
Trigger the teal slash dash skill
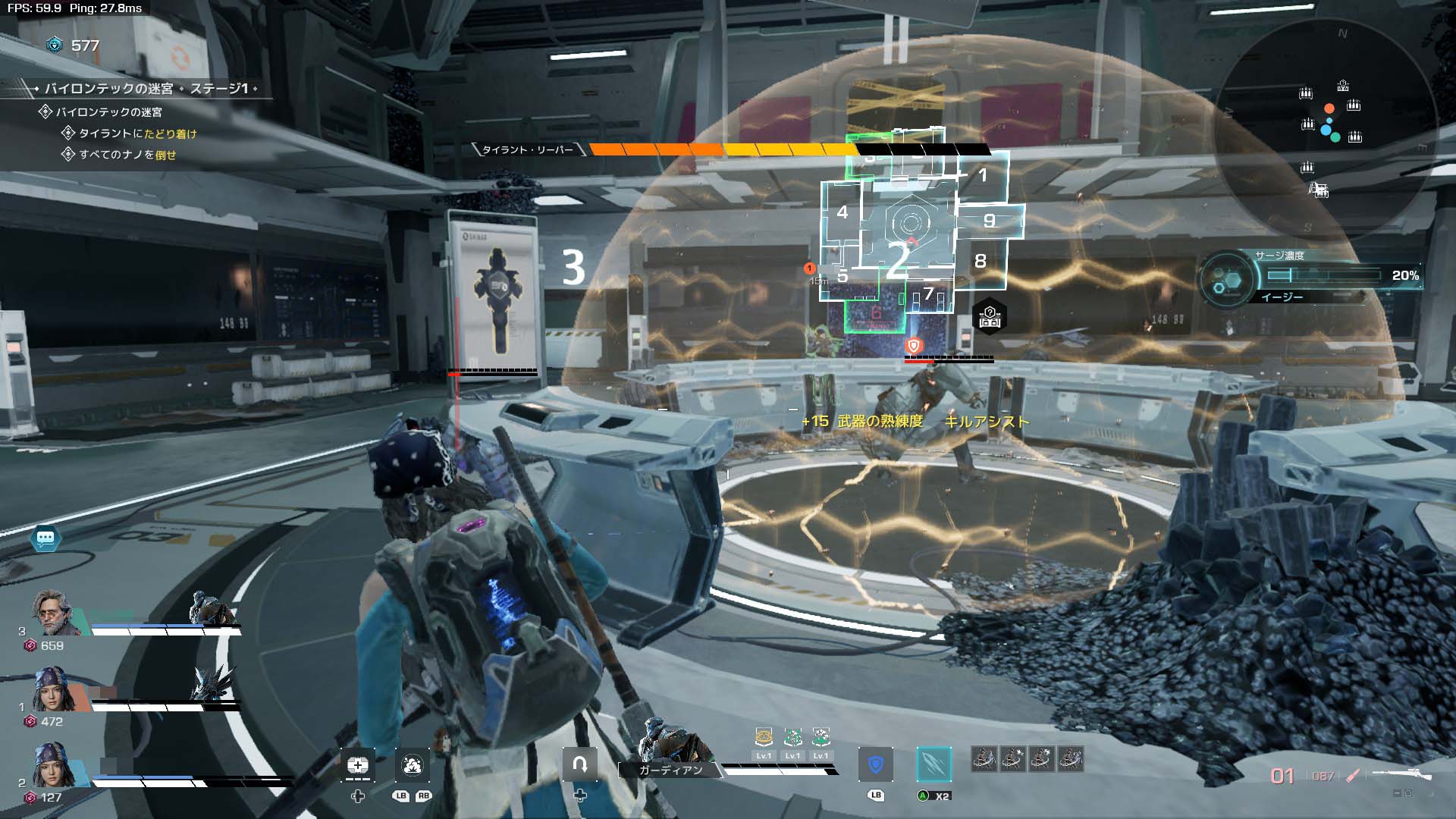(x=934, y=764)
